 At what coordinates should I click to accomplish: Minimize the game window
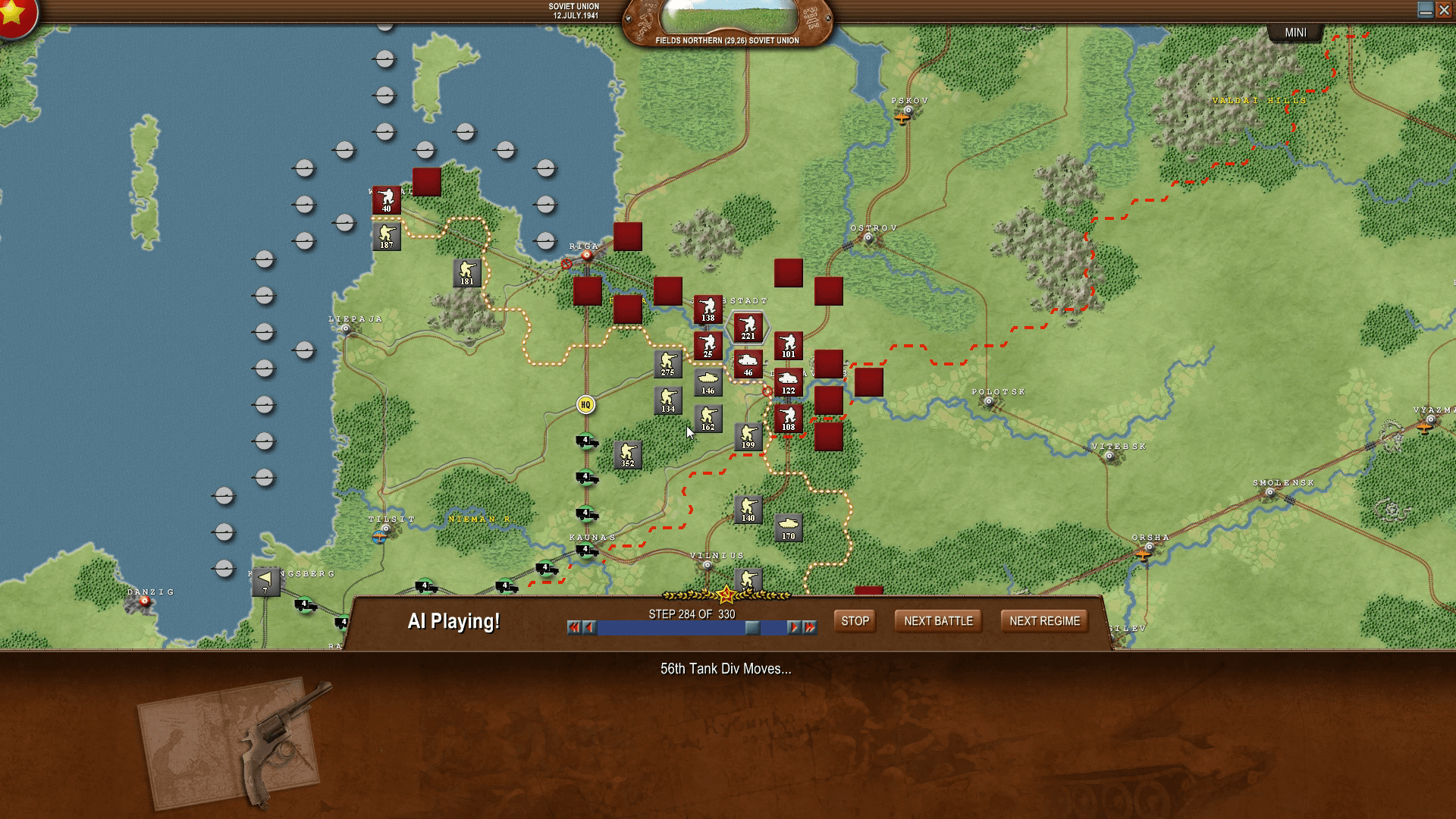coord(1425,10)
